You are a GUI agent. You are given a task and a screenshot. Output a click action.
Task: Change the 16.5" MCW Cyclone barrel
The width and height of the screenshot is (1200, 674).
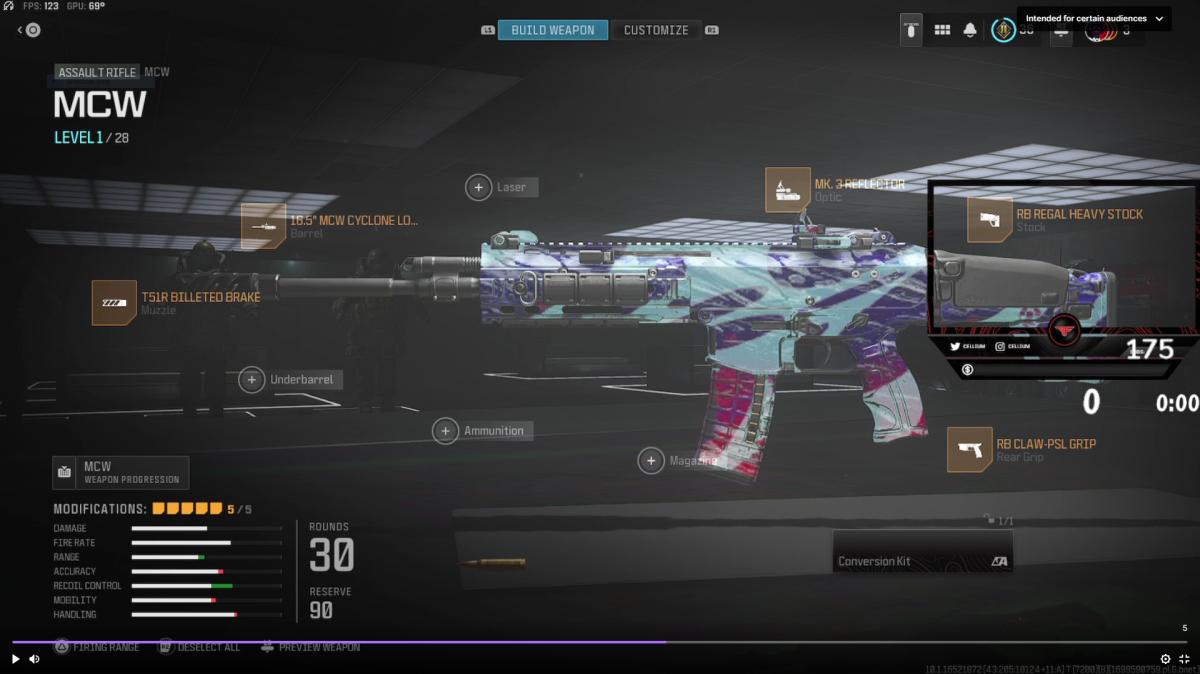[263, 226]
